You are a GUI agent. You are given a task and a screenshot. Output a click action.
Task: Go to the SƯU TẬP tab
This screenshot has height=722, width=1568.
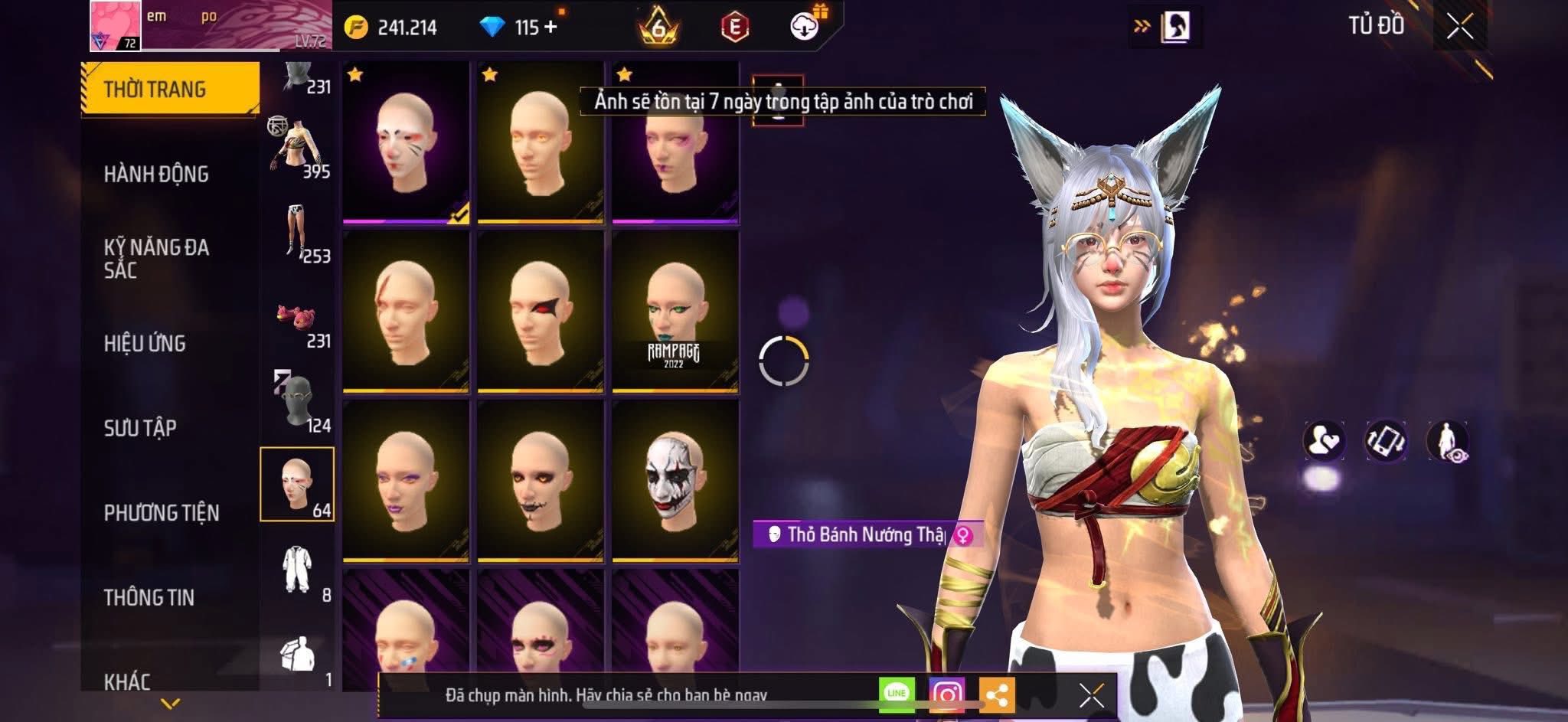[x=140, y=427]
